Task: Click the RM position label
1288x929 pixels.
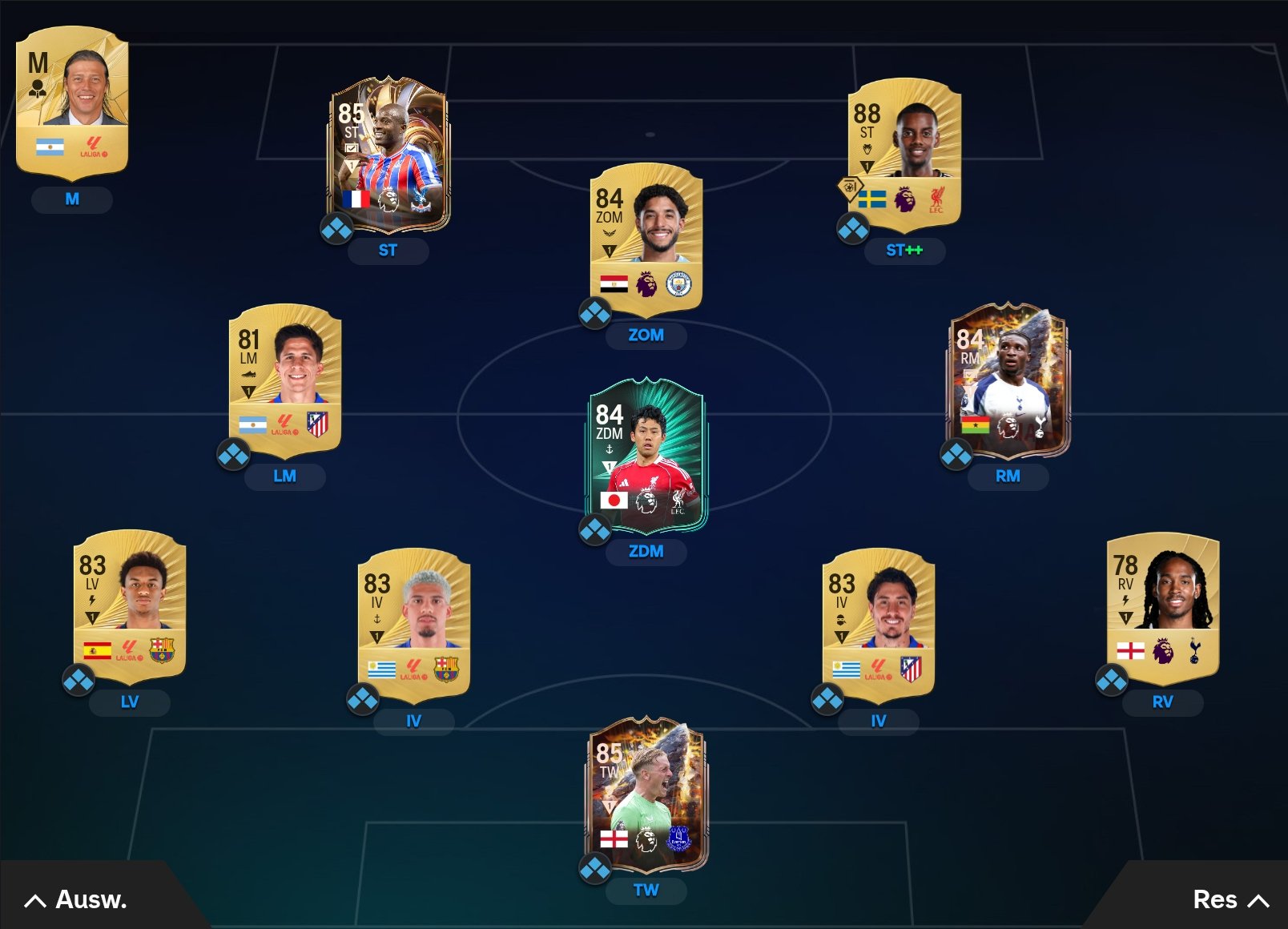Action: (x=1008, y=477)
